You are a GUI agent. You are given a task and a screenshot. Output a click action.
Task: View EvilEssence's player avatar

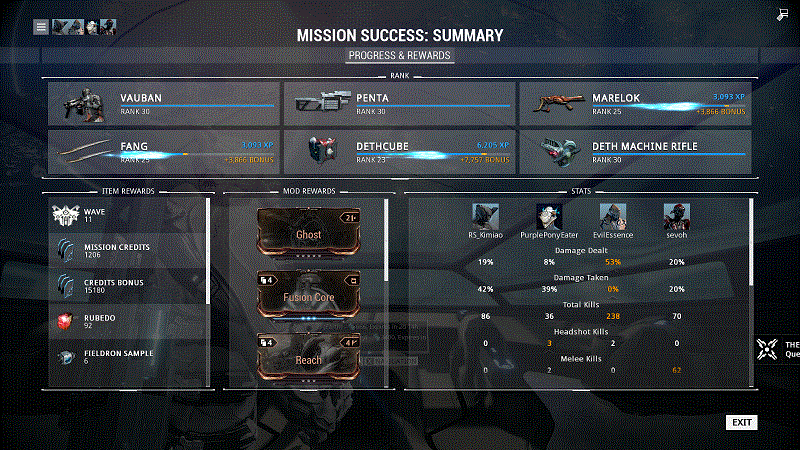612,217
